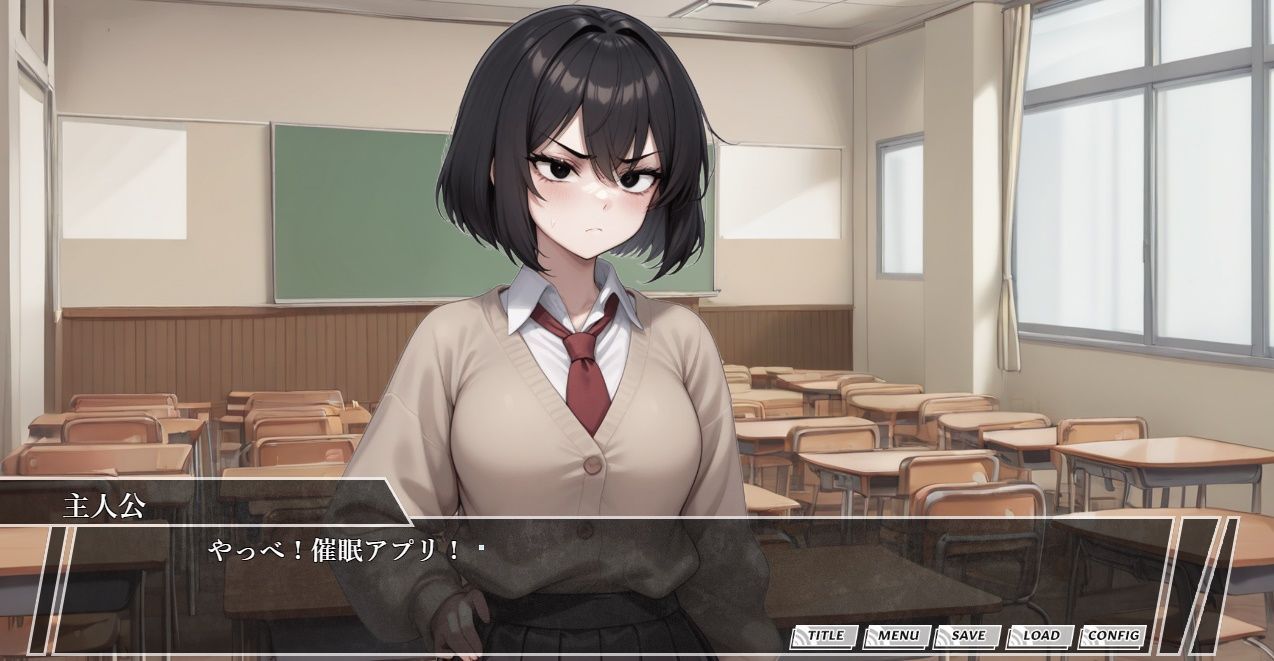This screenshot has height=661, width=1274.
Task: Return to the TITLE screen
Action: pos(825,636)
